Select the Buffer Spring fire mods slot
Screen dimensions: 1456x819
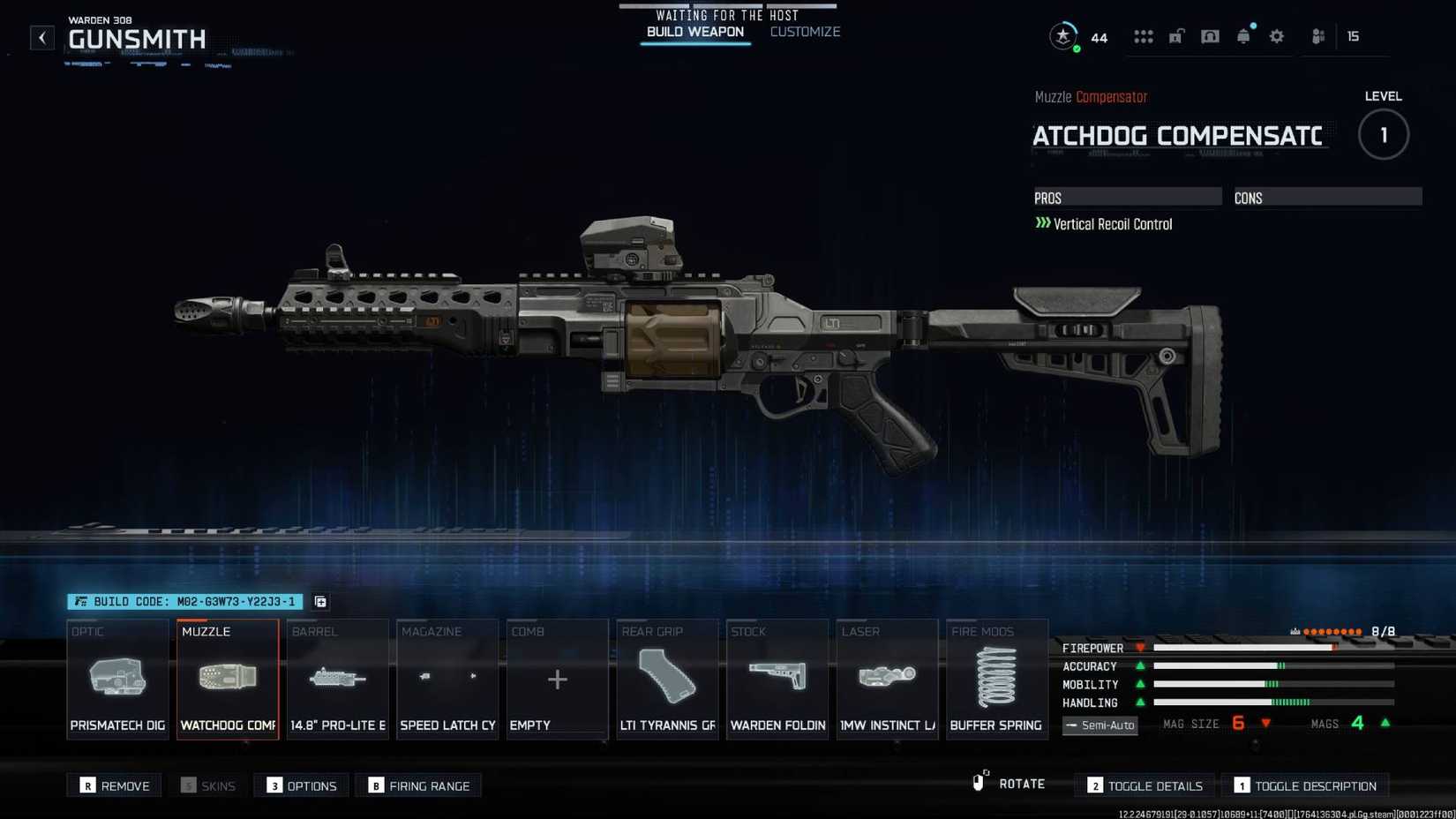pyautogui.click(x=997, y=680)
